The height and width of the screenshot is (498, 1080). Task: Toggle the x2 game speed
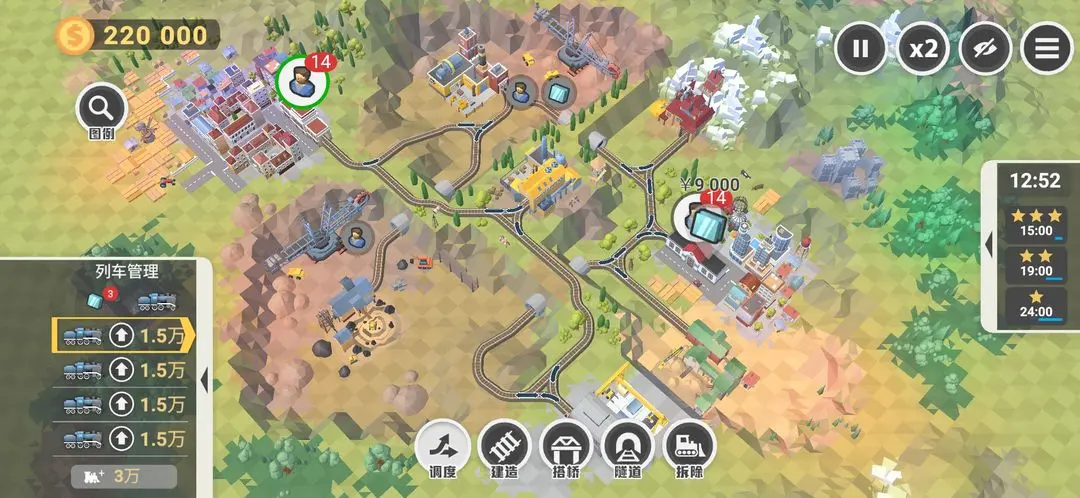pyautogui.click(x=922, y=47)
